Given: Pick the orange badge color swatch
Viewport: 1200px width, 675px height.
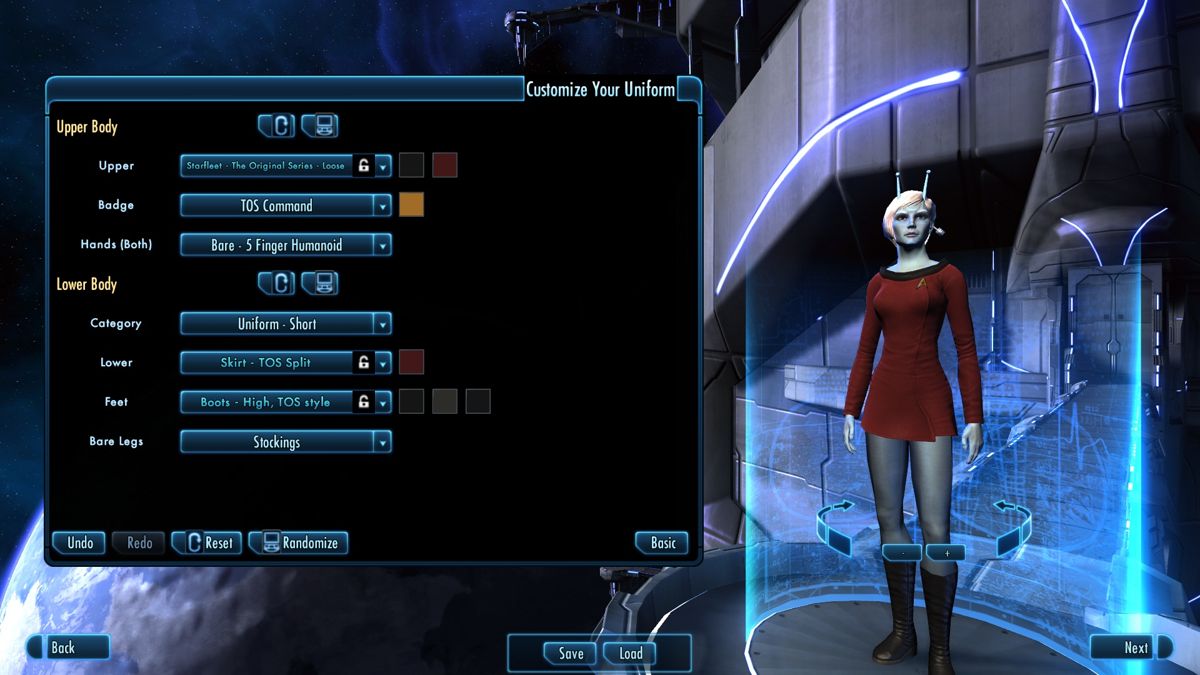Looking at the screenshot, I should [x=411, y=205].
